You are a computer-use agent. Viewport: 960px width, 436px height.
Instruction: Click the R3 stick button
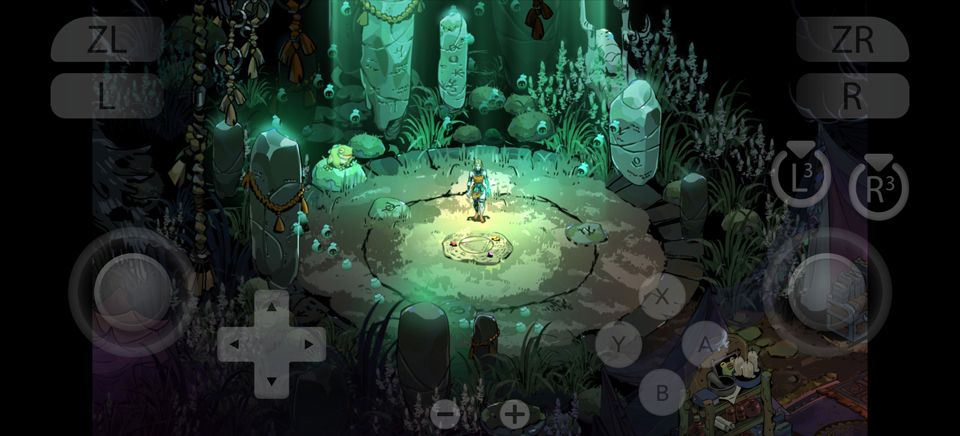click(x=878, y=187)
